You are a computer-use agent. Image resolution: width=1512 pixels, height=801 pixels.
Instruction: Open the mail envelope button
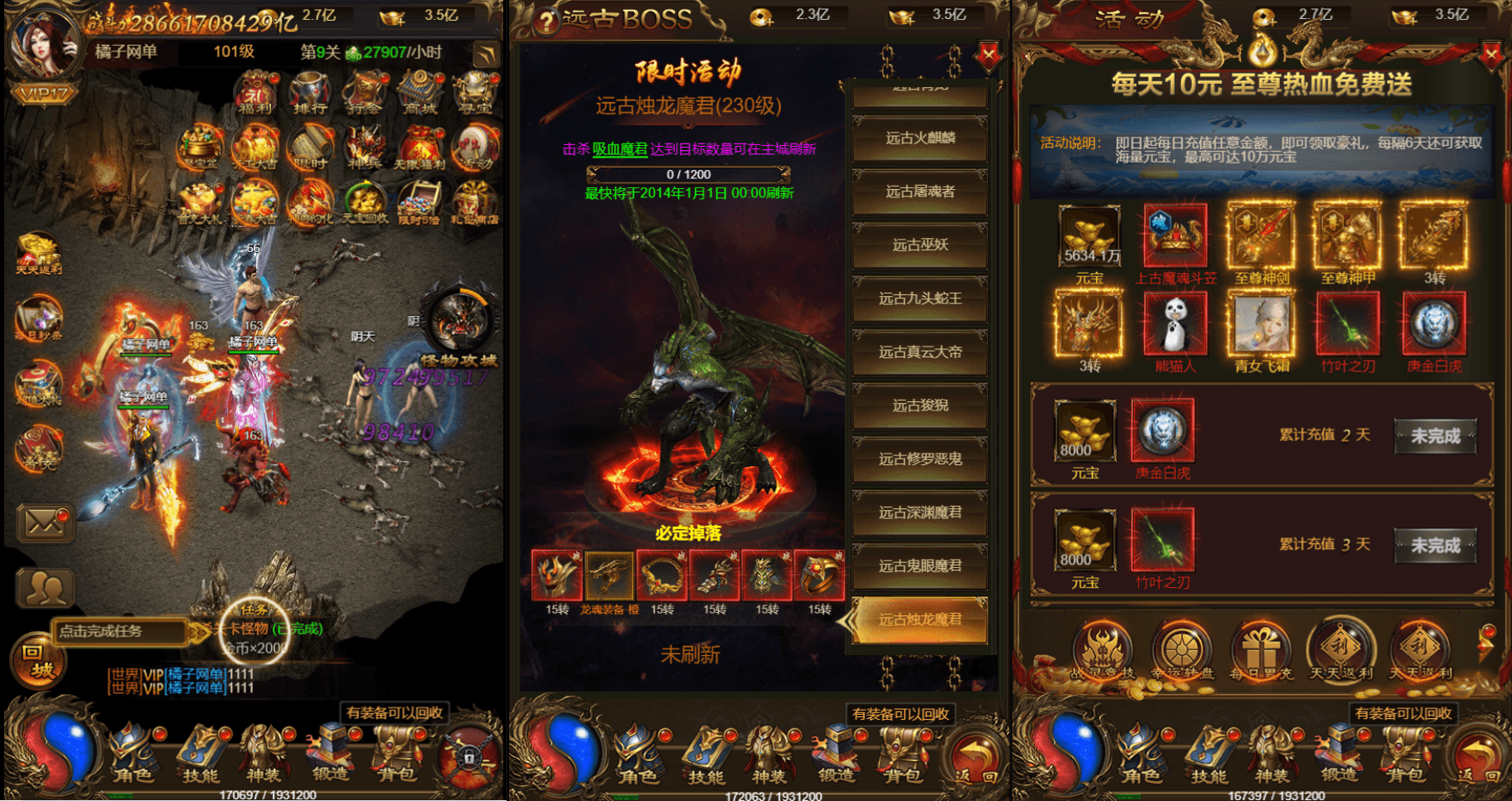tap(45, 522)
